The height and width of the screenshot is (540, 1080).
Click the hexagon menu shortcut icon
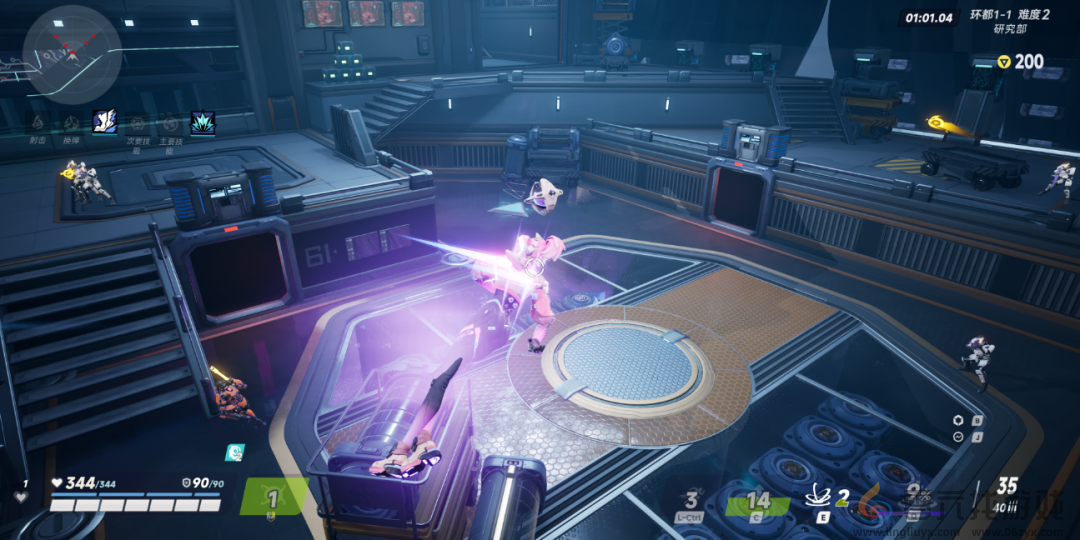[x=958, y=420]
